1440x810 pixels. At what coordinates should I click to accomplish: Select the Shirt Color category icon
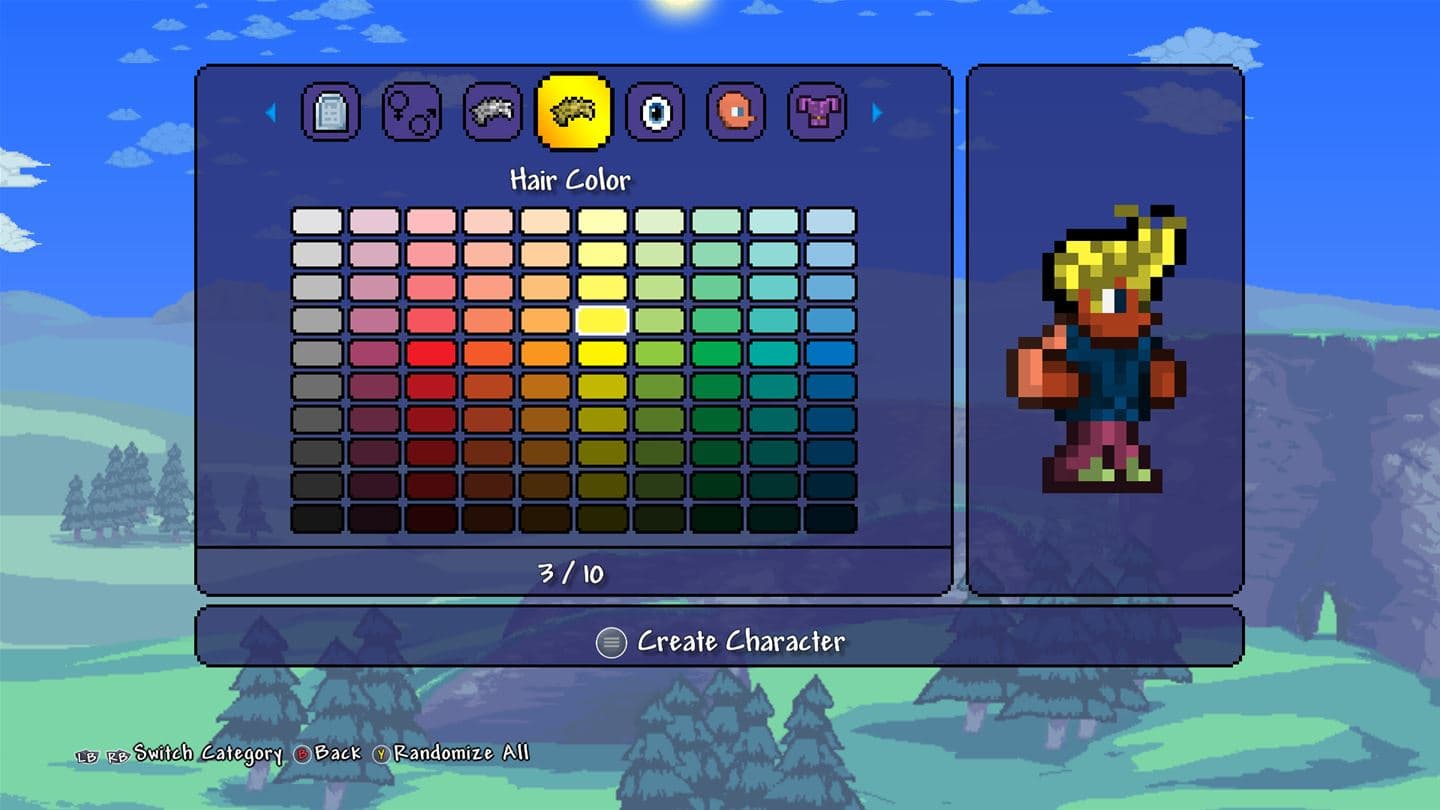pyautogui.click(x=815, y=111)
